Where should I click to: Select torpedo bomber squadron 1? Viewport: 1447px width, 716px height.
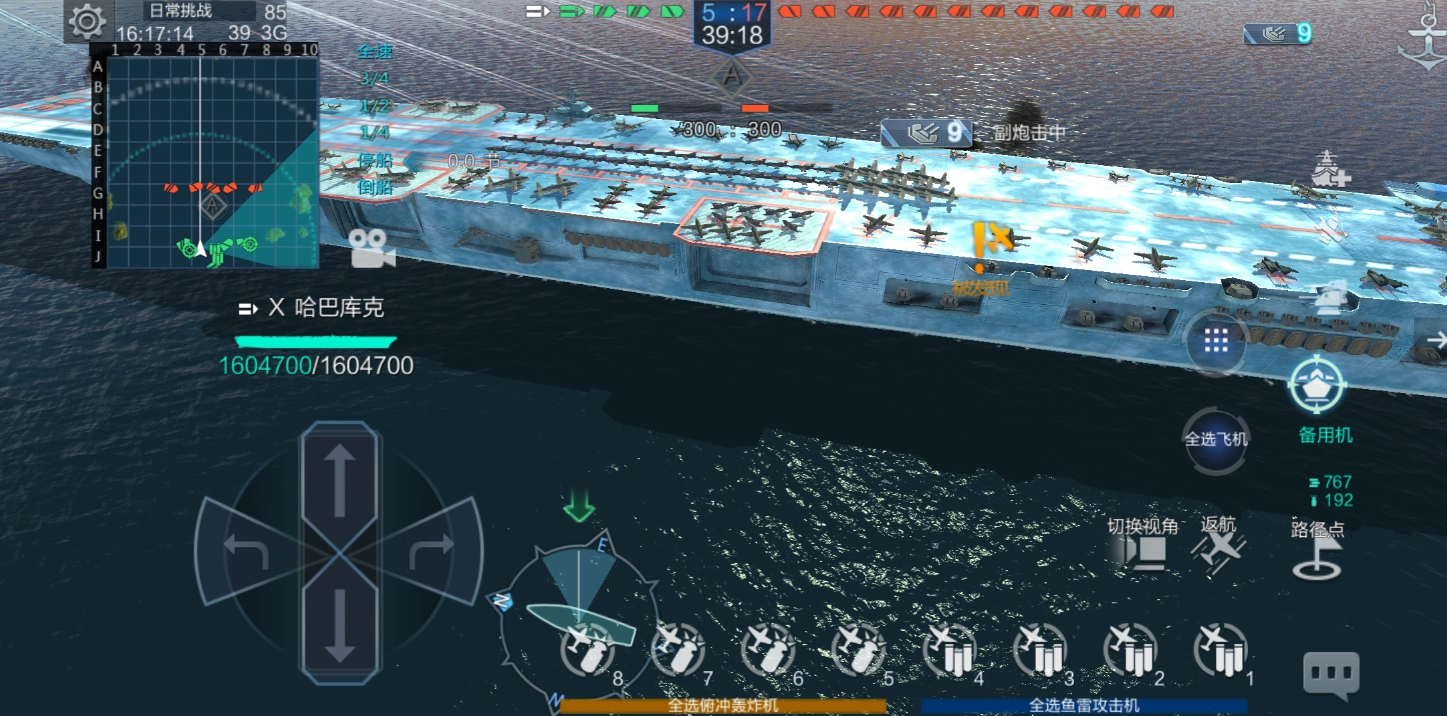[1221, 651]
